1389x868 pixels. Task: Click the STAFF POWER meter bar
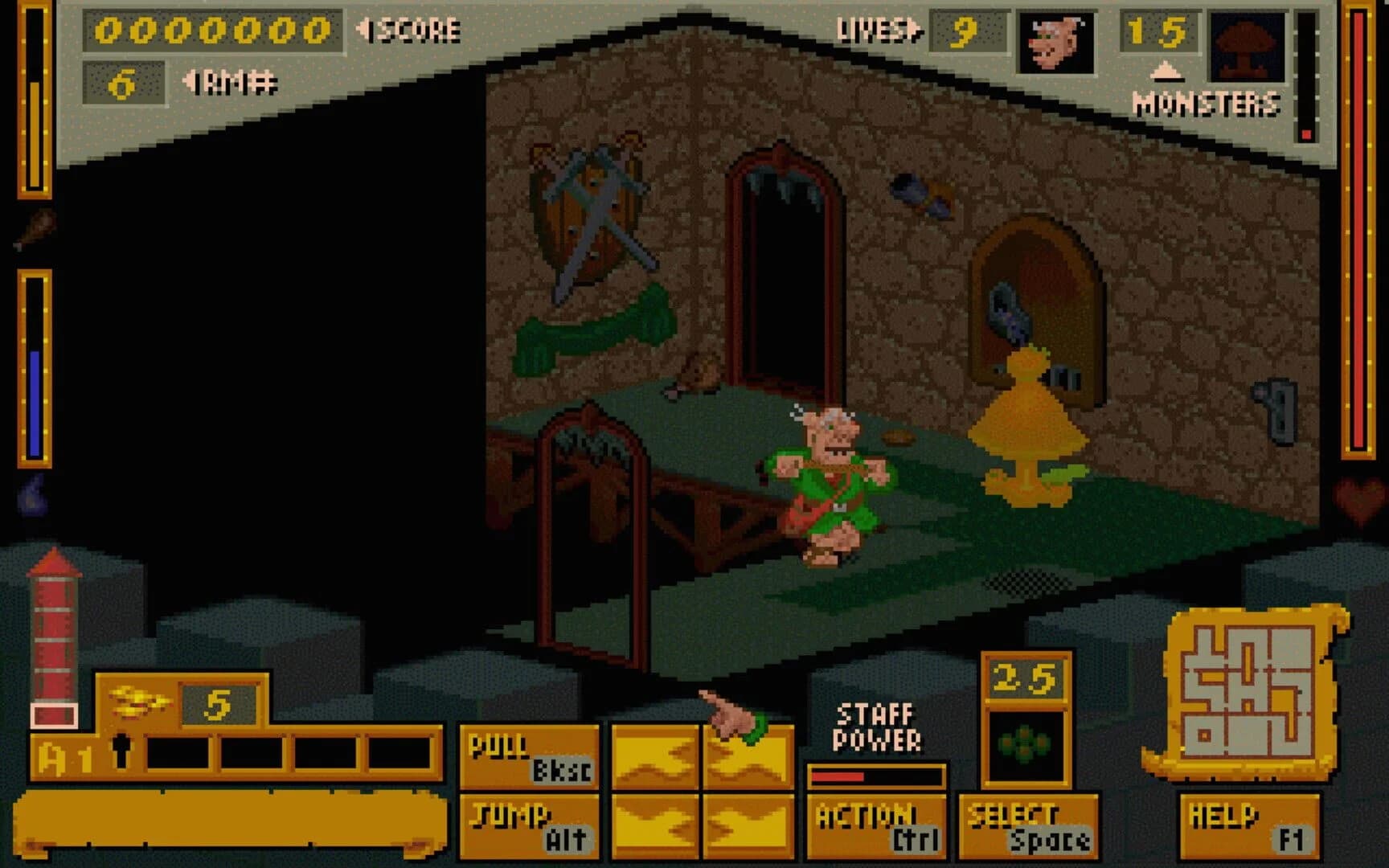click(x=876, y=774)
